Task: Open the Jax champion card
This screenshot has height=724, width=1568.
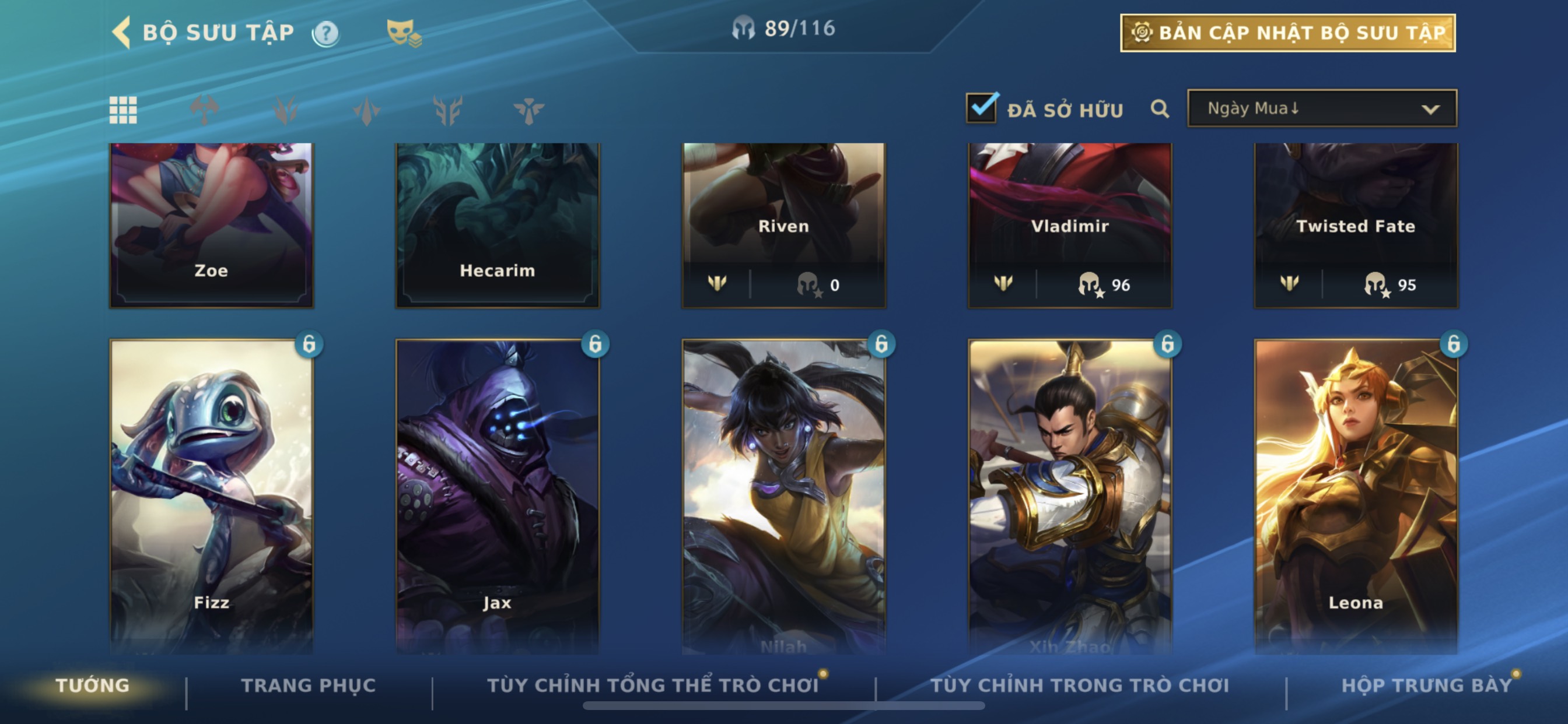Action: click(x=498, y=493)
